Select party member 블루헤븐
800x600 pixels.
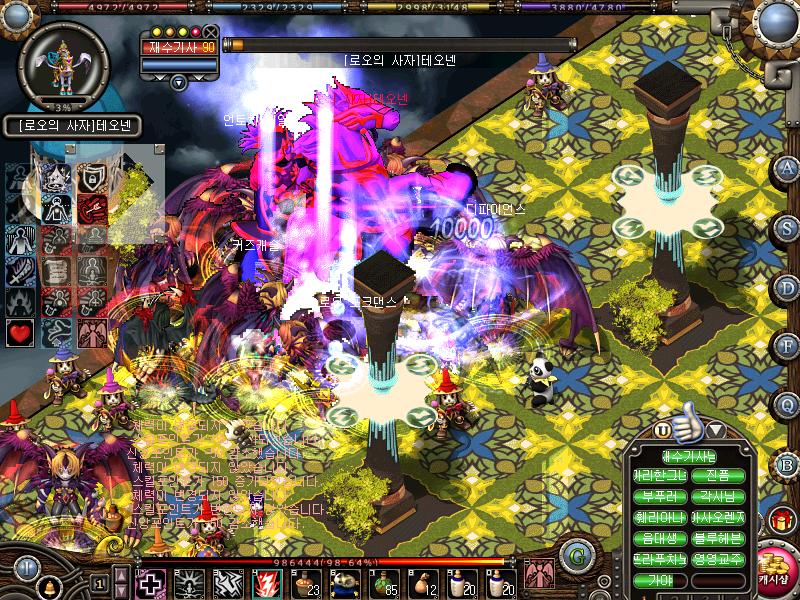[717, 538]
